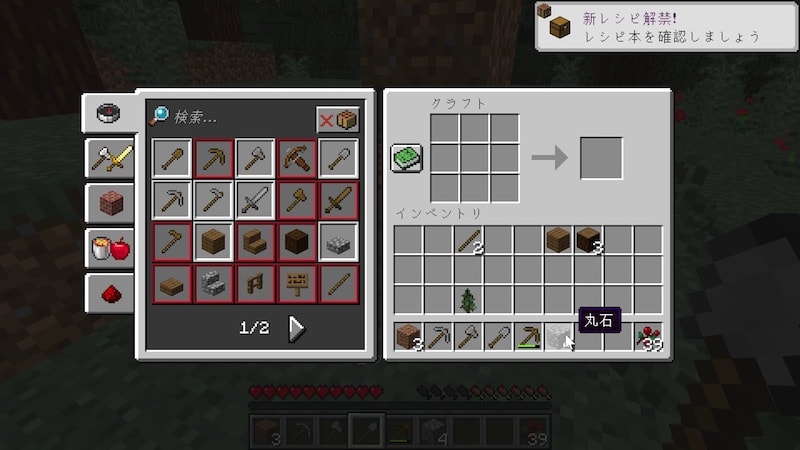The height and width of the screenshot is (450, 800).
Task: Switch to the tools and weapons recipe tab
Action: [110, 156]
